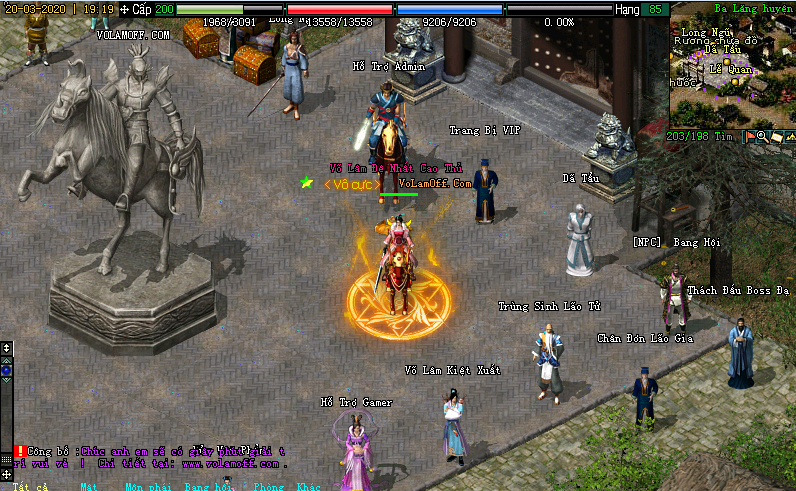Click the move handle beside "Cấp" on status bar
This screenshot has width=796, height=491.
pos(124,9)
